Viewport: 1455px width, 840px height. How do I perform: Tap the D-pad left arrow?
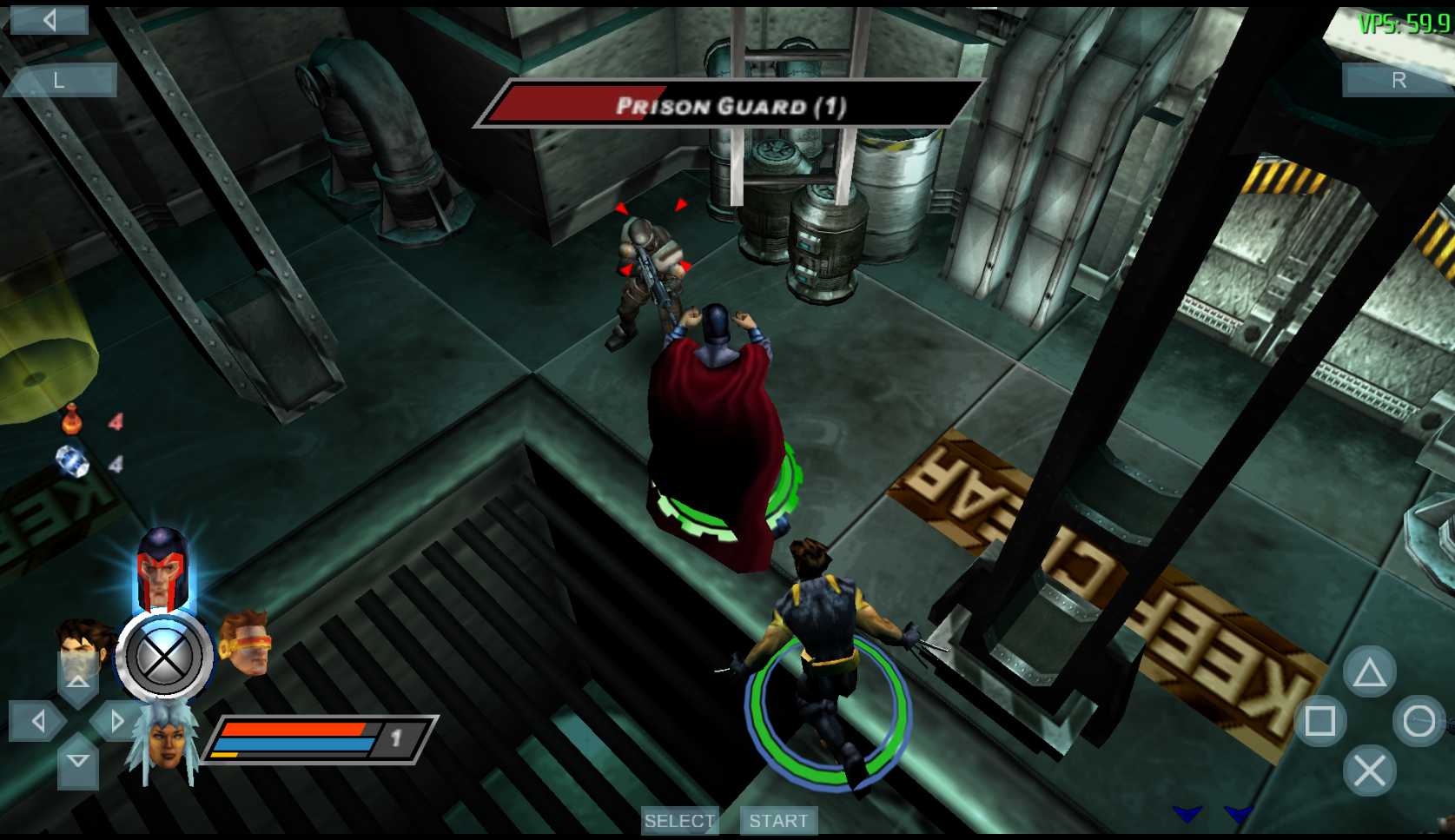coord(37,720)
